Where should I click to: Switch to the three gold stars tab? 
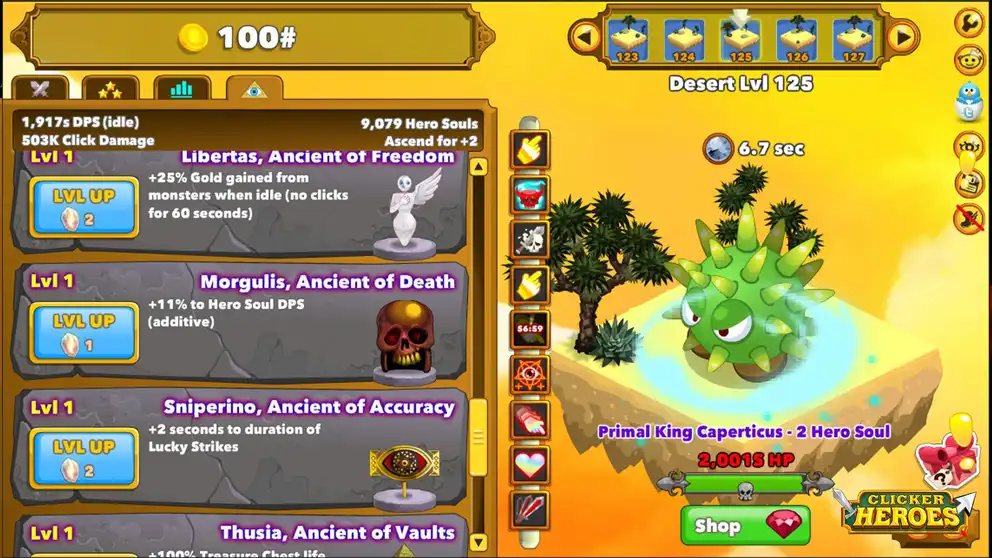click(x=110, y=90)
